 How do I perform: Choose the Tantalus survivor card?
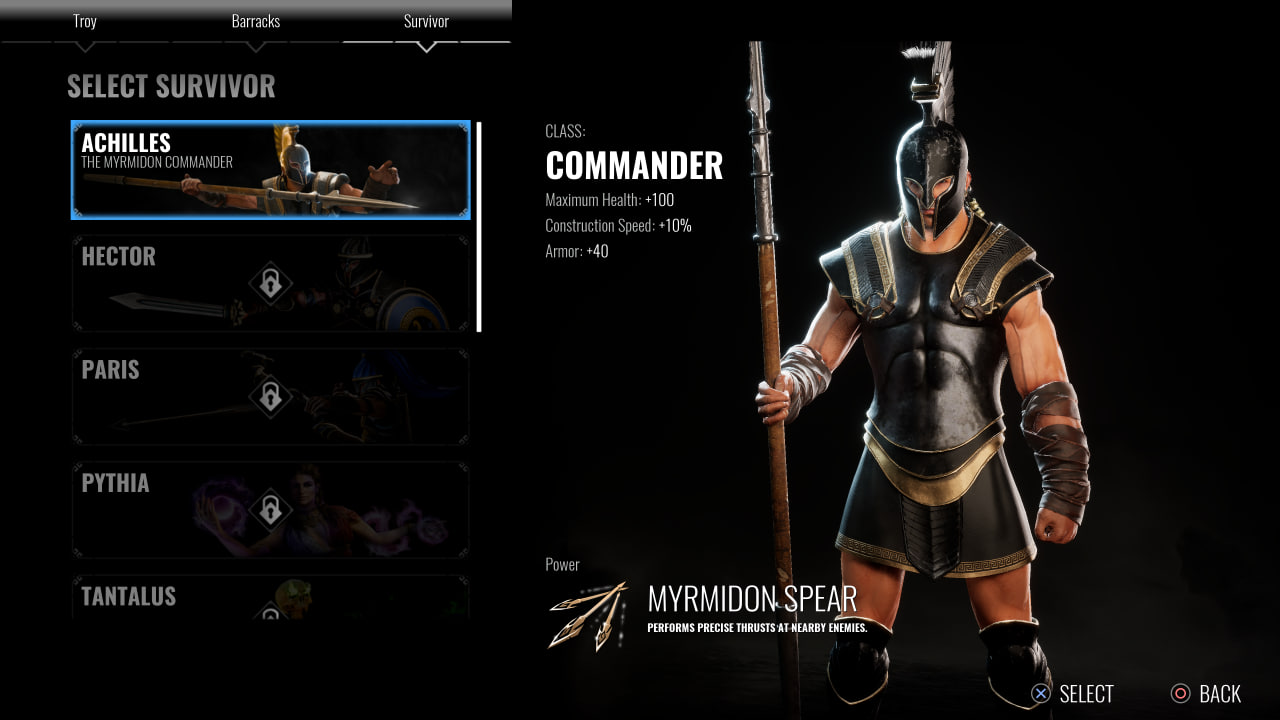[270, 598]
